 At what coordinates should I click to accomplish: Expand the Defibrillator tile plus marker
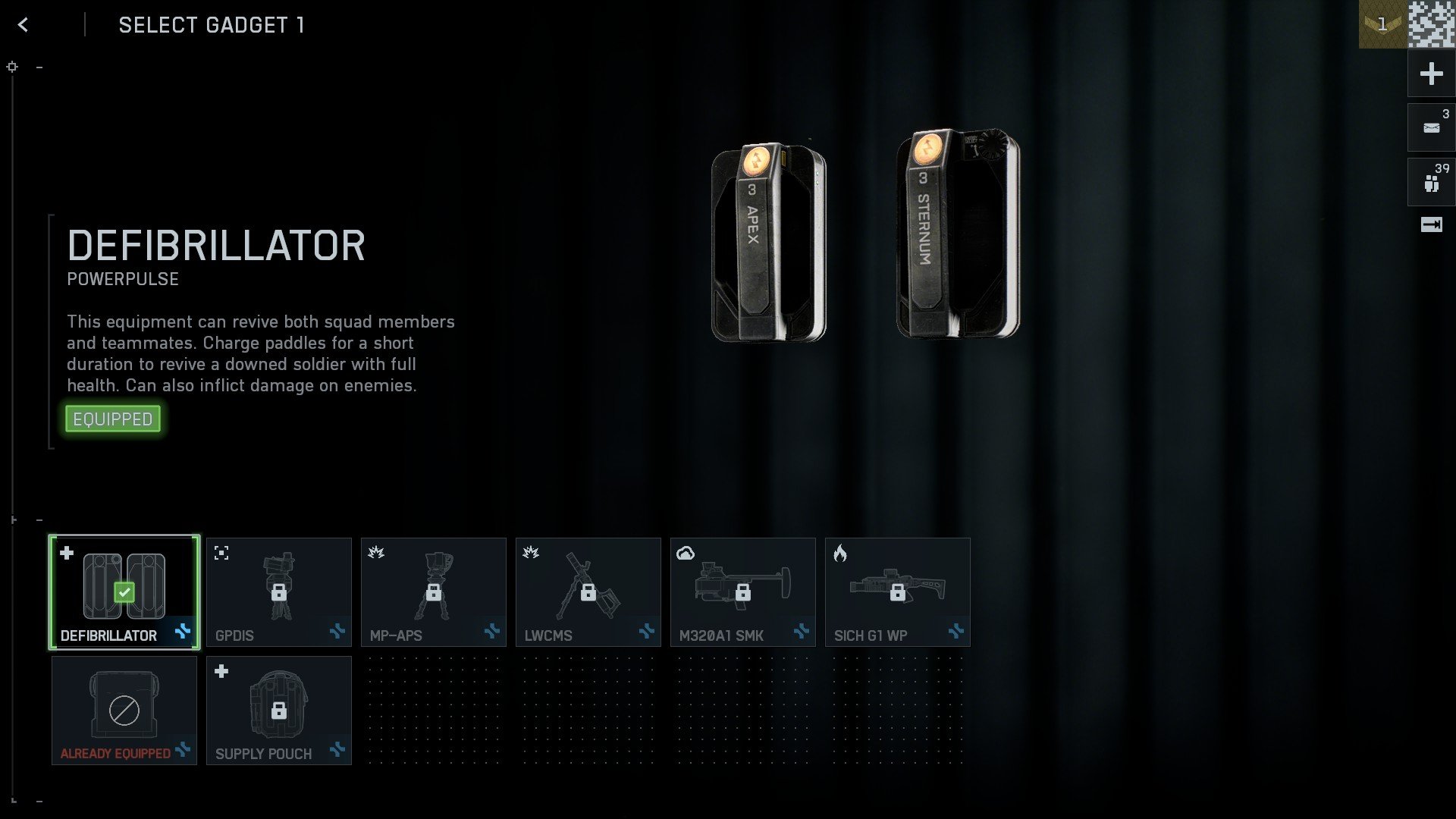67,553
